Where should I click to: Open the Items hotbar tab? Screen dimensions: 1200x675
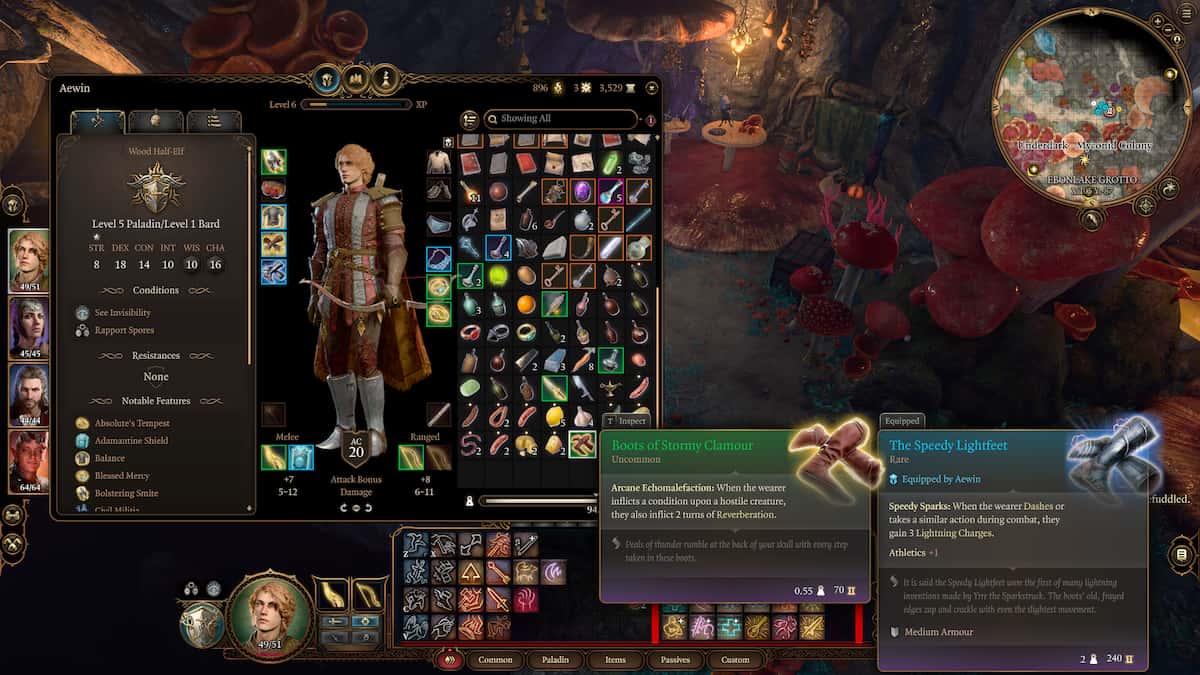[x=615, y=660]
